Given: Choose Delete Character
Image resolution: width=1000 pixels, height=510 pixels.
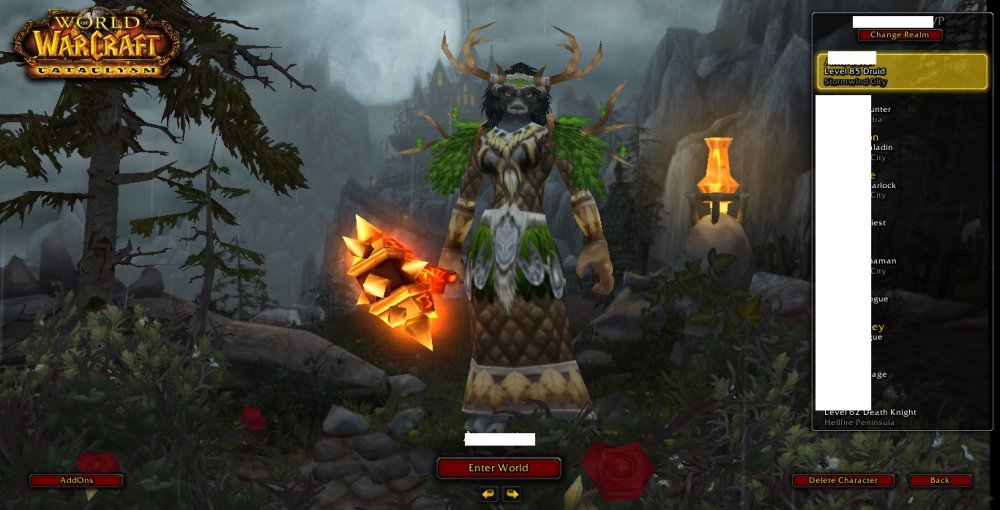Looking at the screenshot, I should 843,480.
